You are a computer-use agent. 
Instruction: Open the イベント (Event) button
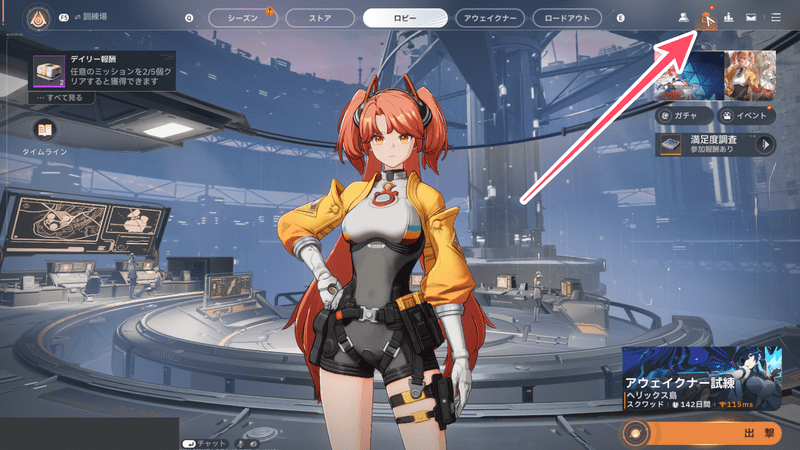pos(746,116)
